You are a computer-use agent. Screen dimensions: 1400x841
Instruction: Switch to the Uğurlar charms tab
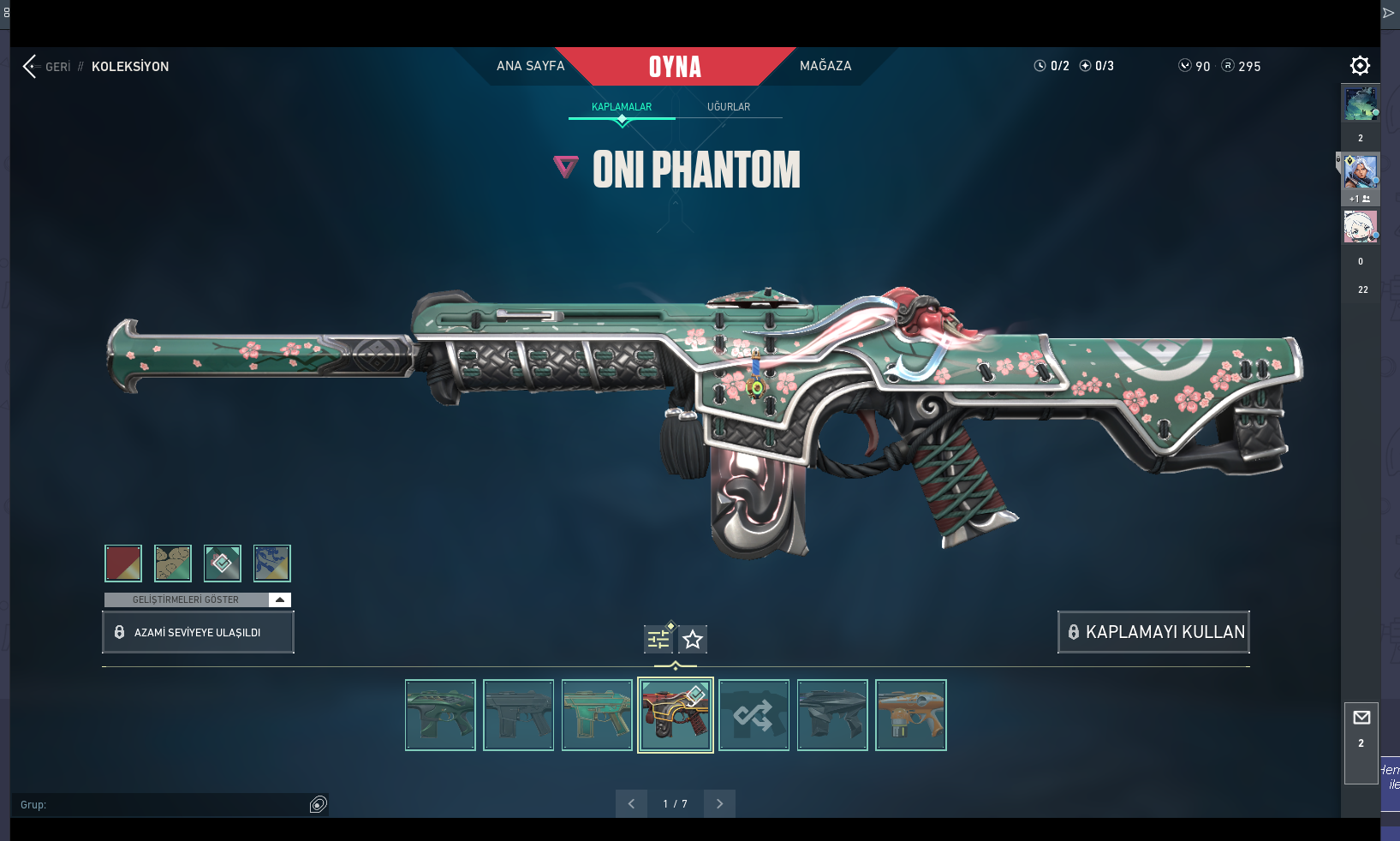tap(729, 107)
